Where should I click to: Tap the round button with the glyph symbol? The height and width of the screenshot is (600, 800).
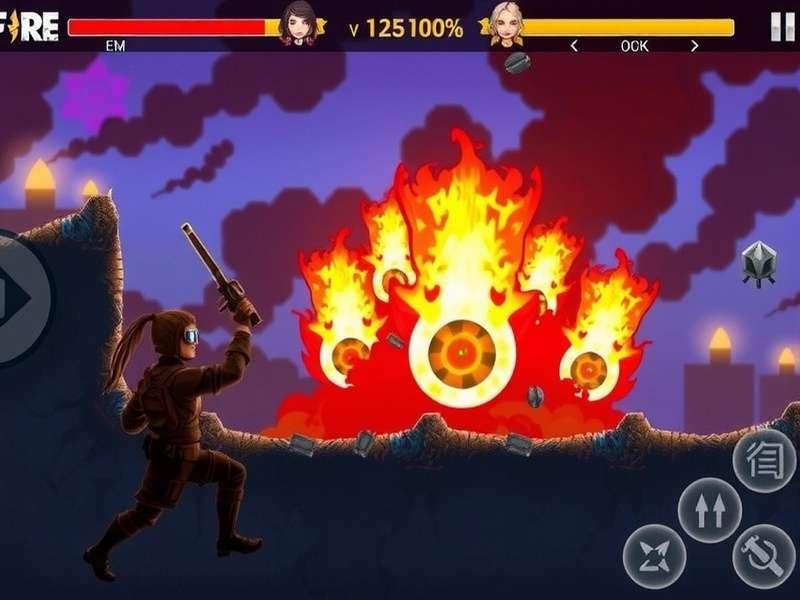764,461
